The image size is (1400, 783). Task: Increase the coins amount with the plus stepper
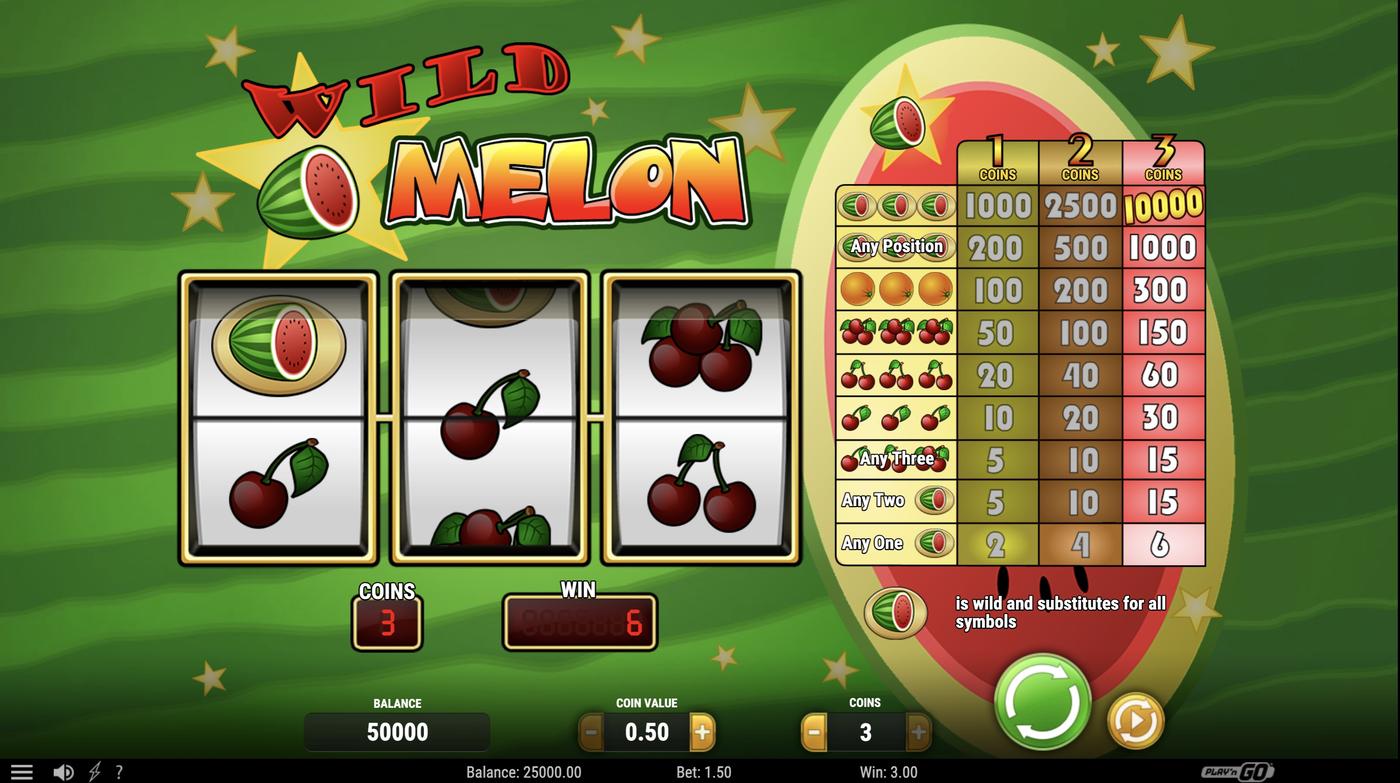pyautogui.click(x=920, y=731)
